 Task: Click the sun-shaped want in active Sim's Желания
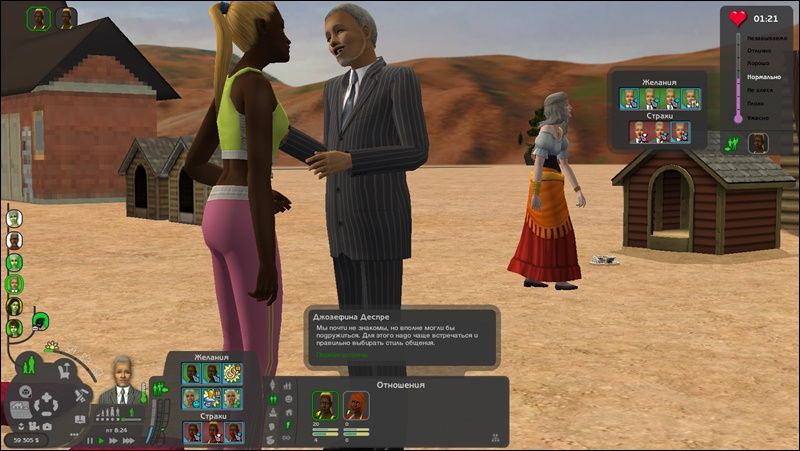pos(233,374)
